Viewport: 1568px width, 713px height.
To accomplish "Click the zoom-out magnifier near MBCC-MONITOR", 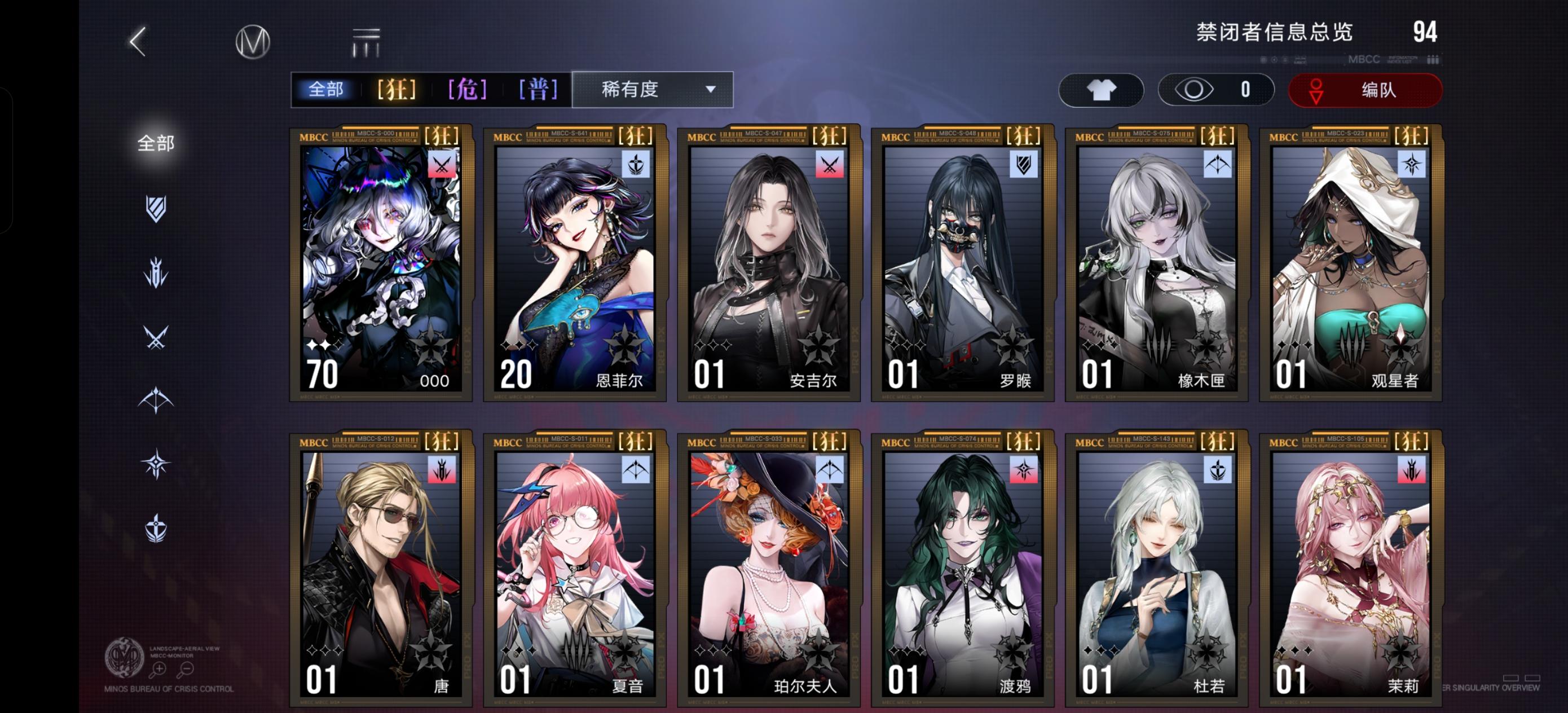I will coord(187,670).
